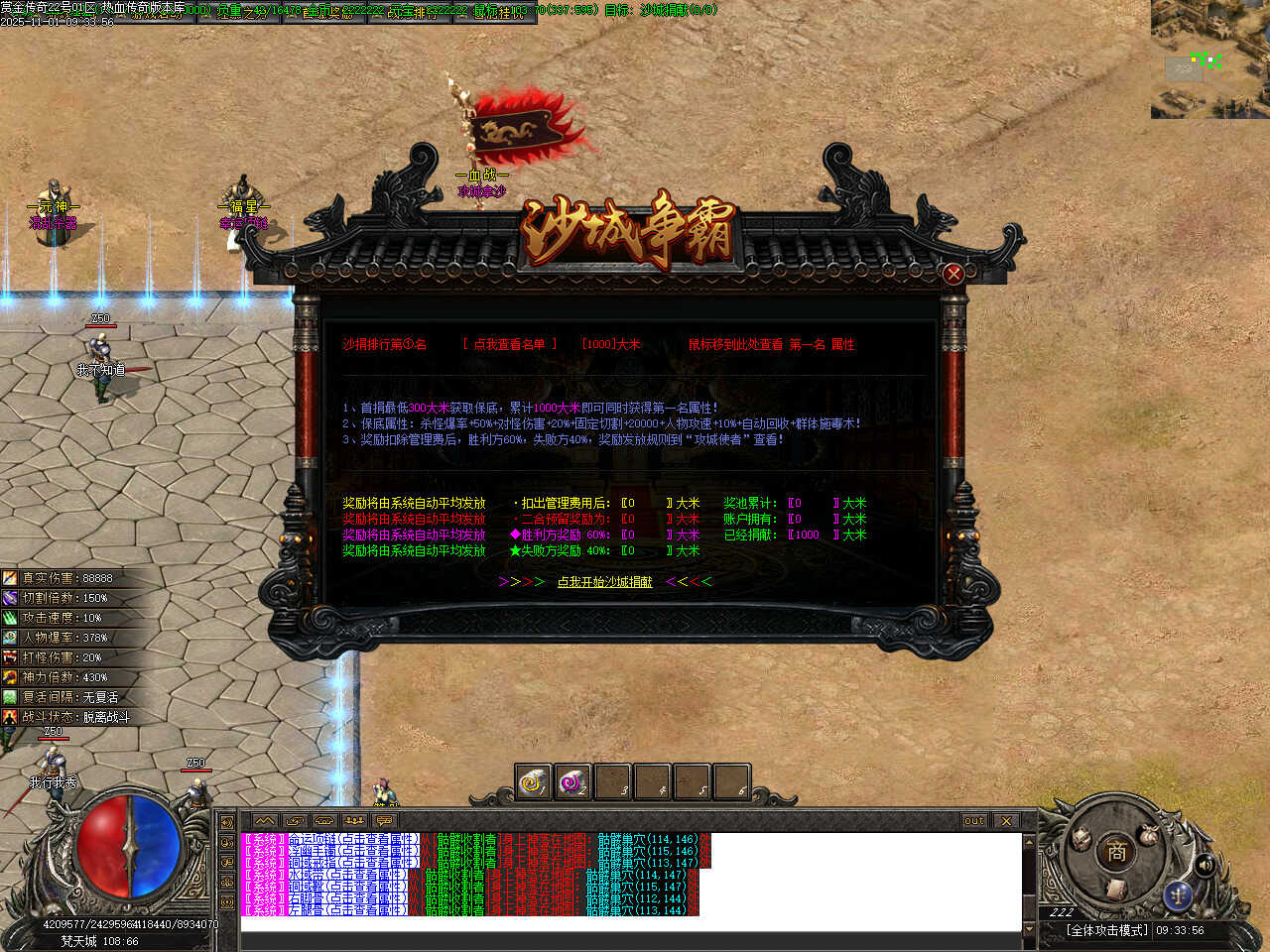Close the chat panel with X
The image size is (1270, 952).
pyautogui.click(x=1006, y=821)
